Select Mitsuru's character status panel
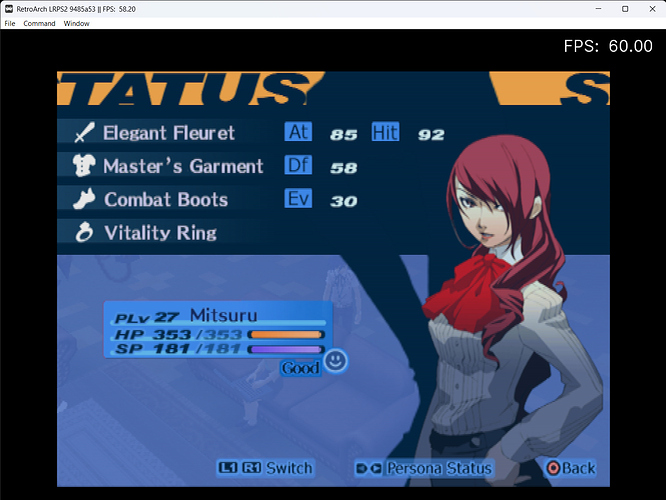 pyautogui.click(x=218, y=328)
